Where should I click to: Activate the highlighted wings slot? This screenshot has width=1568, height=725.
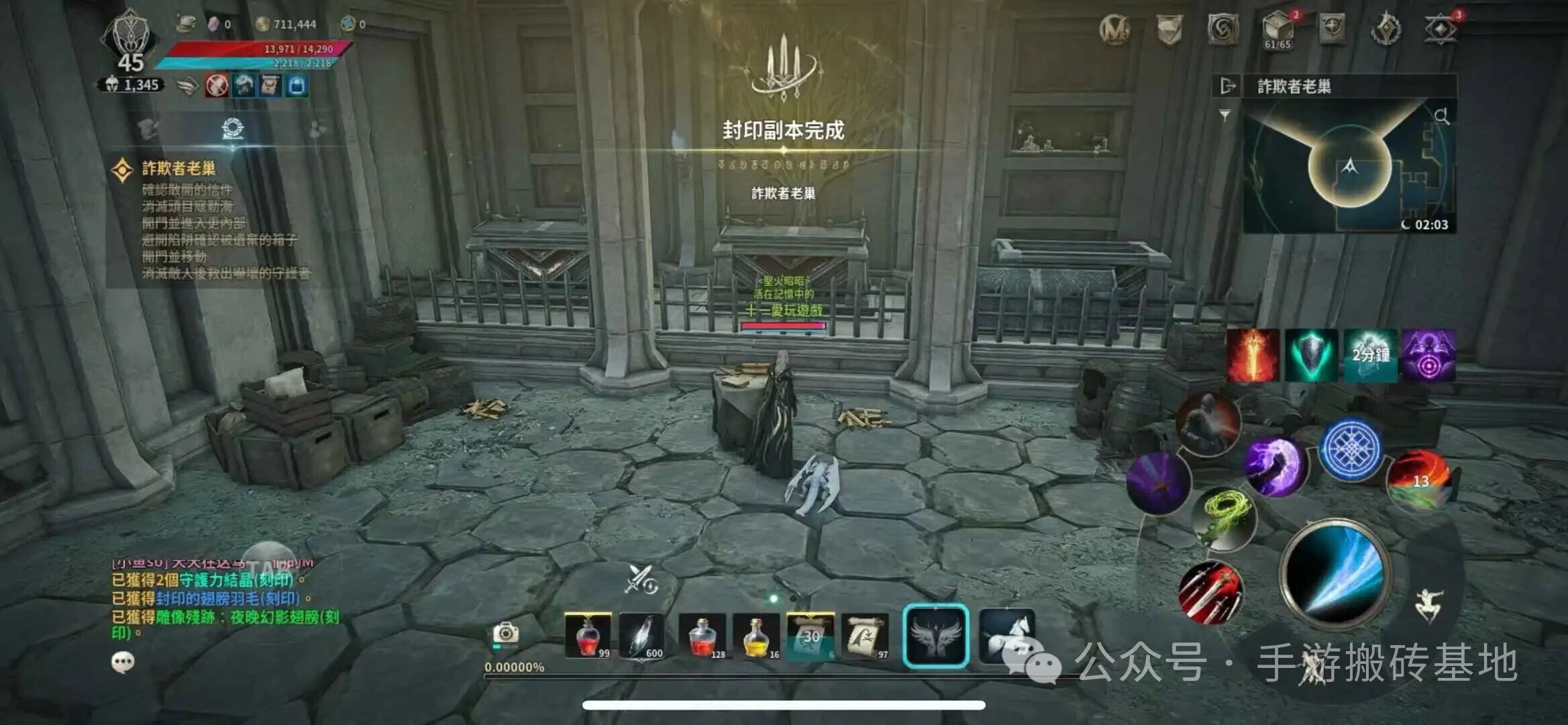tap(936, 635)
